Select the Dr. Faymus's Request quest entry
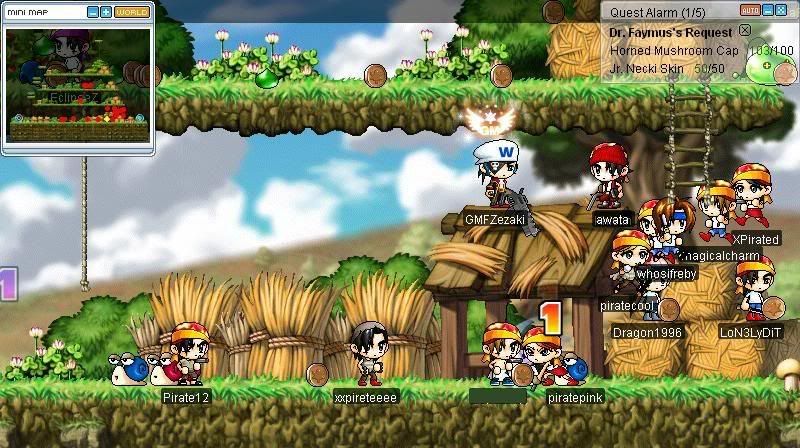Viewport: 800px width, 448px height. (x=670, y=32)
